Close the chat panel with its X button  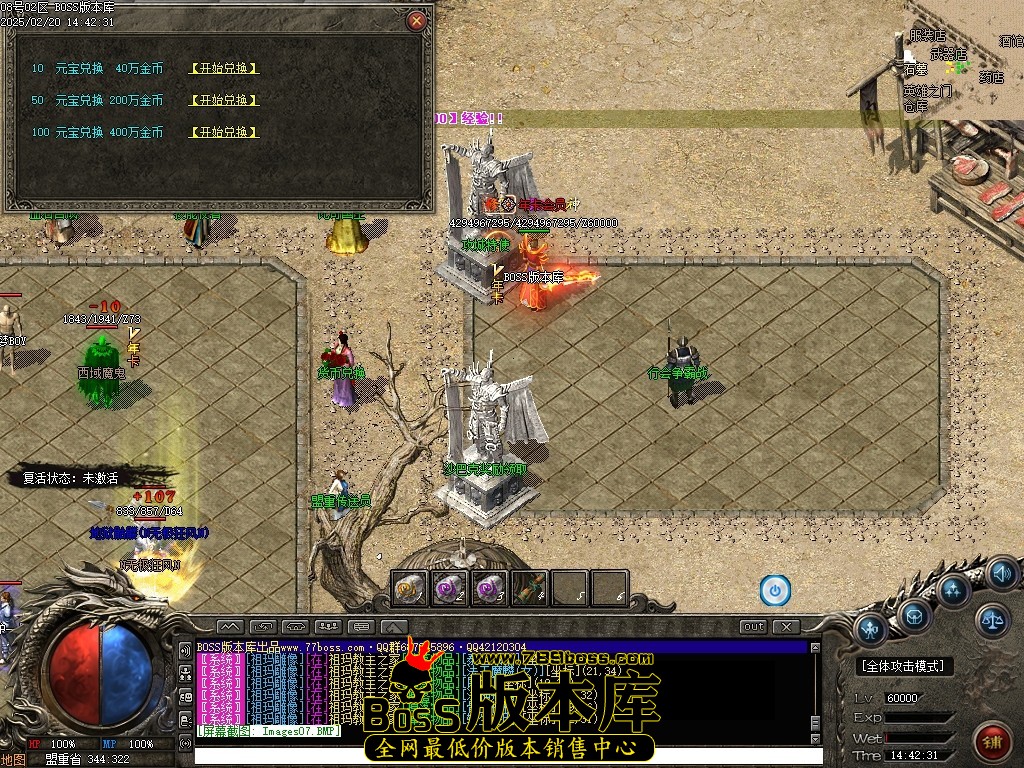click(x=787, y=627)
